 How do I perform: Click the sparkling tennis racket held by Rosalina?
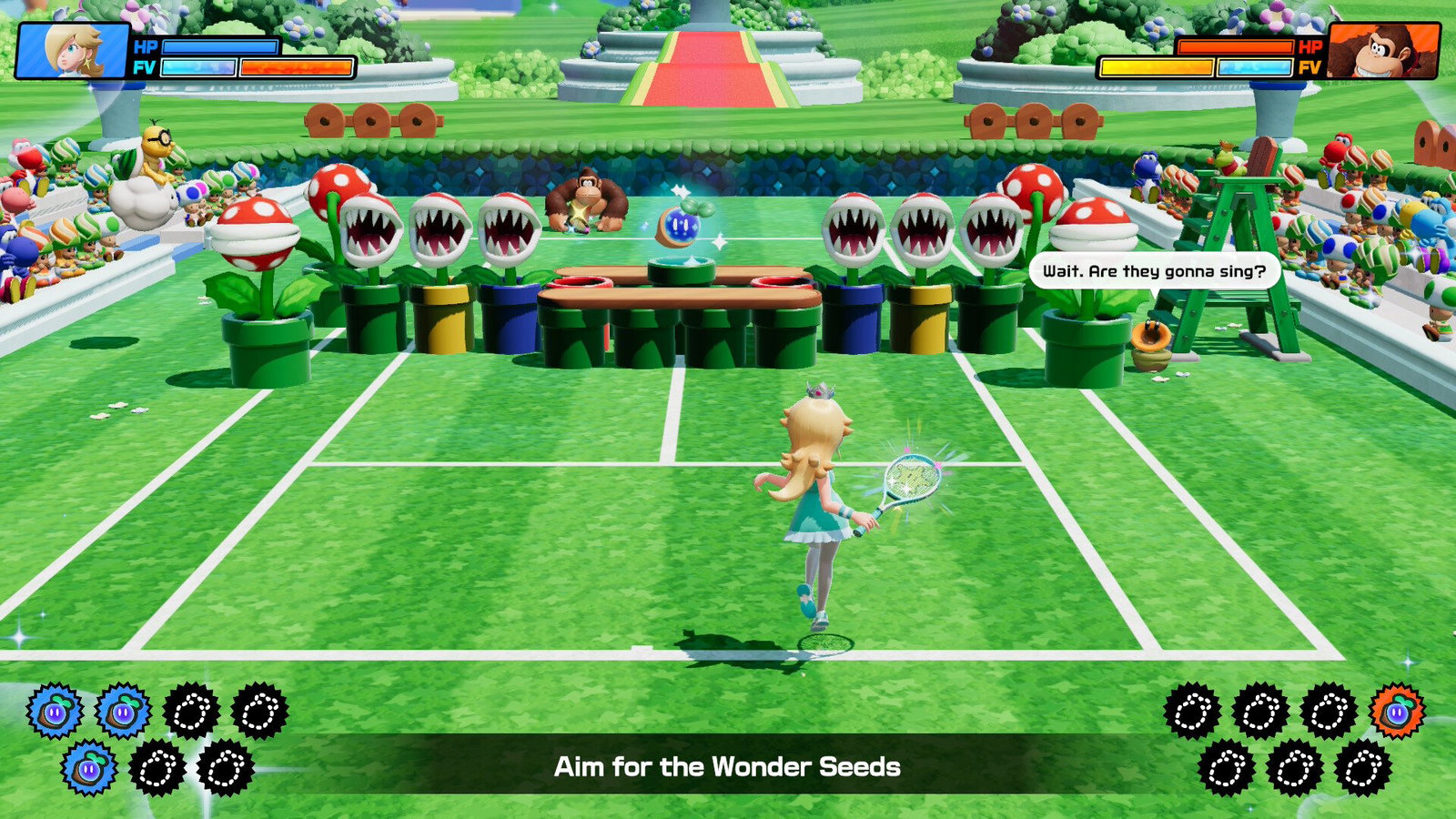[910, 478]
